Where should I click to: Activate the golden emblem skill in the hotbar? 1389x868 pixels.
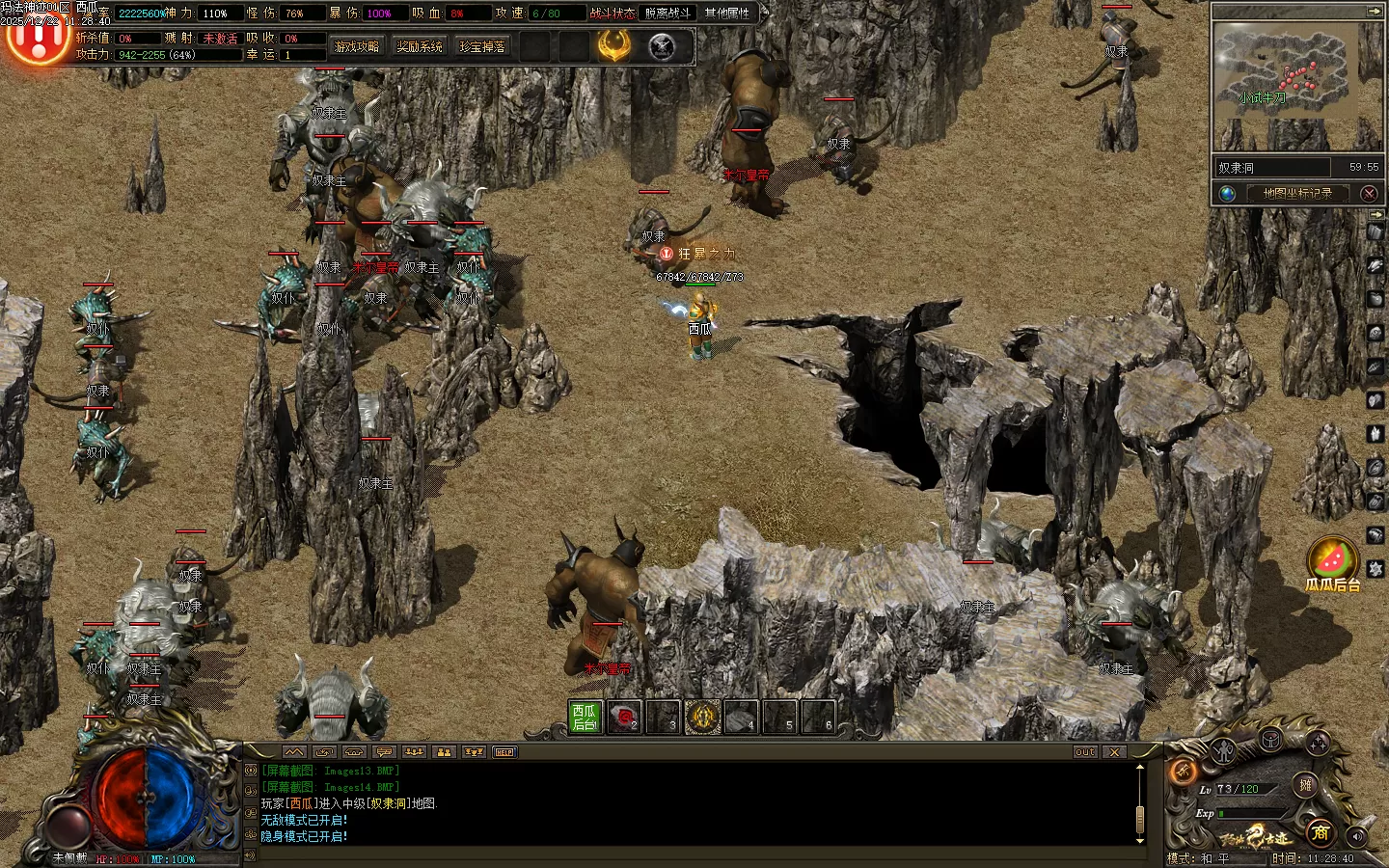pos(702,717)
